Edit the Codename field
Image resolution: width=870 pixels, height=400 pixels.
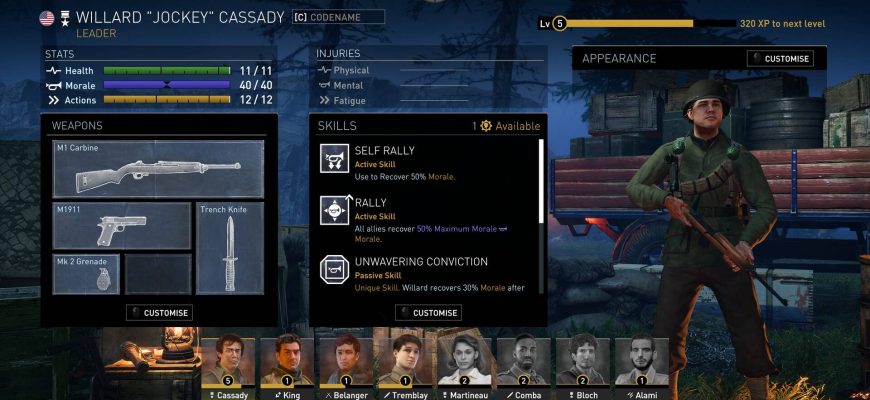(338, 17)
